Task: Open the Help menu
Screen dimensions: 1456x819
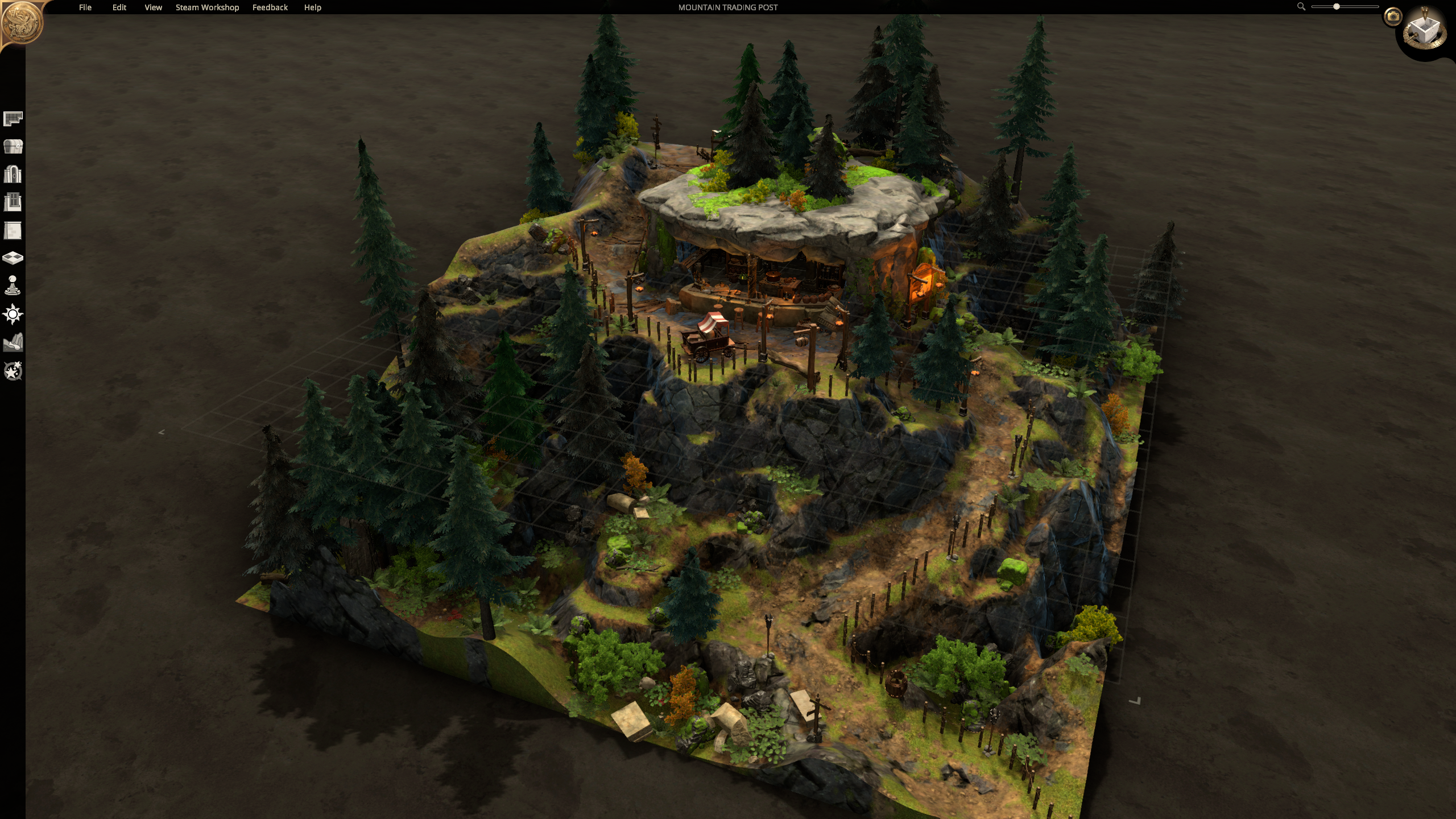Action: (312, 7)
